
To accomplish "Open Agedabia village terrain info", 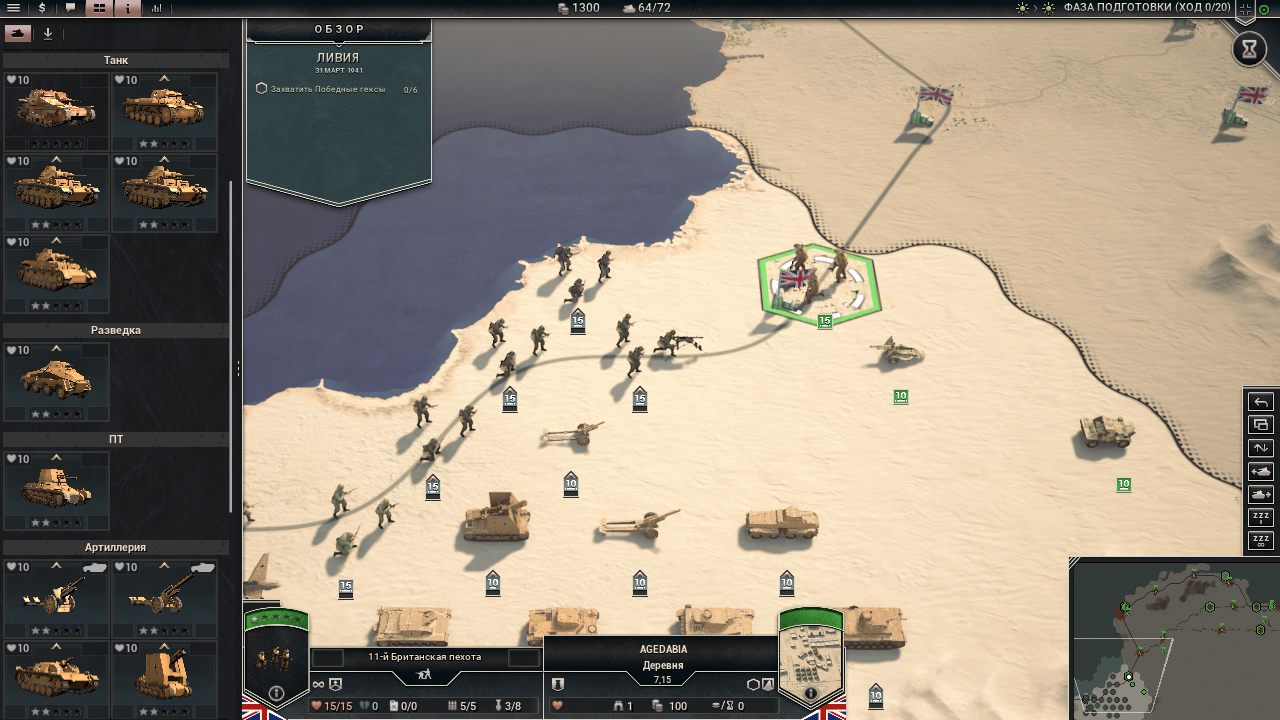I will [811, 693].
